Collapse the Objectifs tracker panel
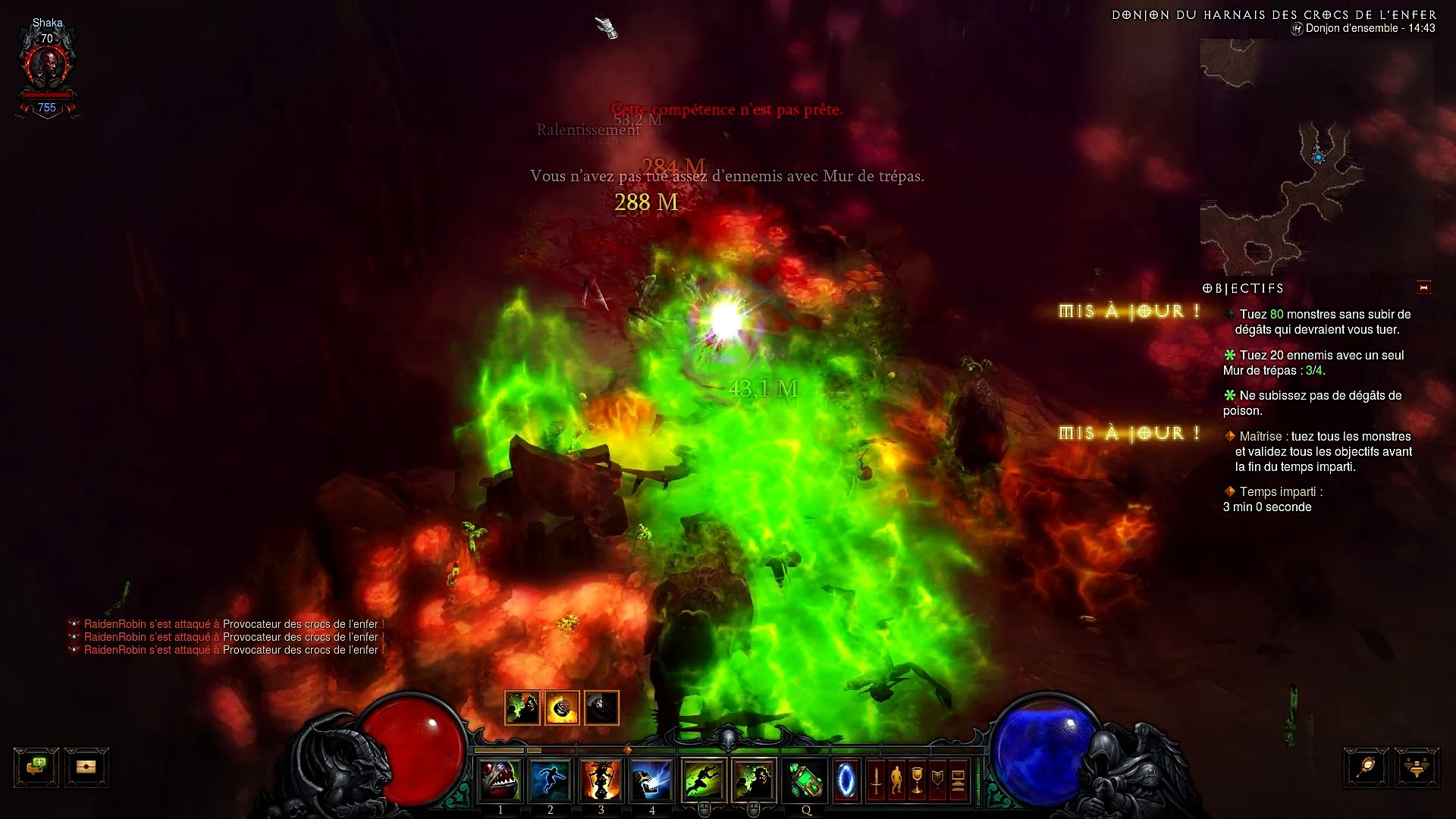The width and height of the screenshot is (1456, 819). (x=1423, y=287)
